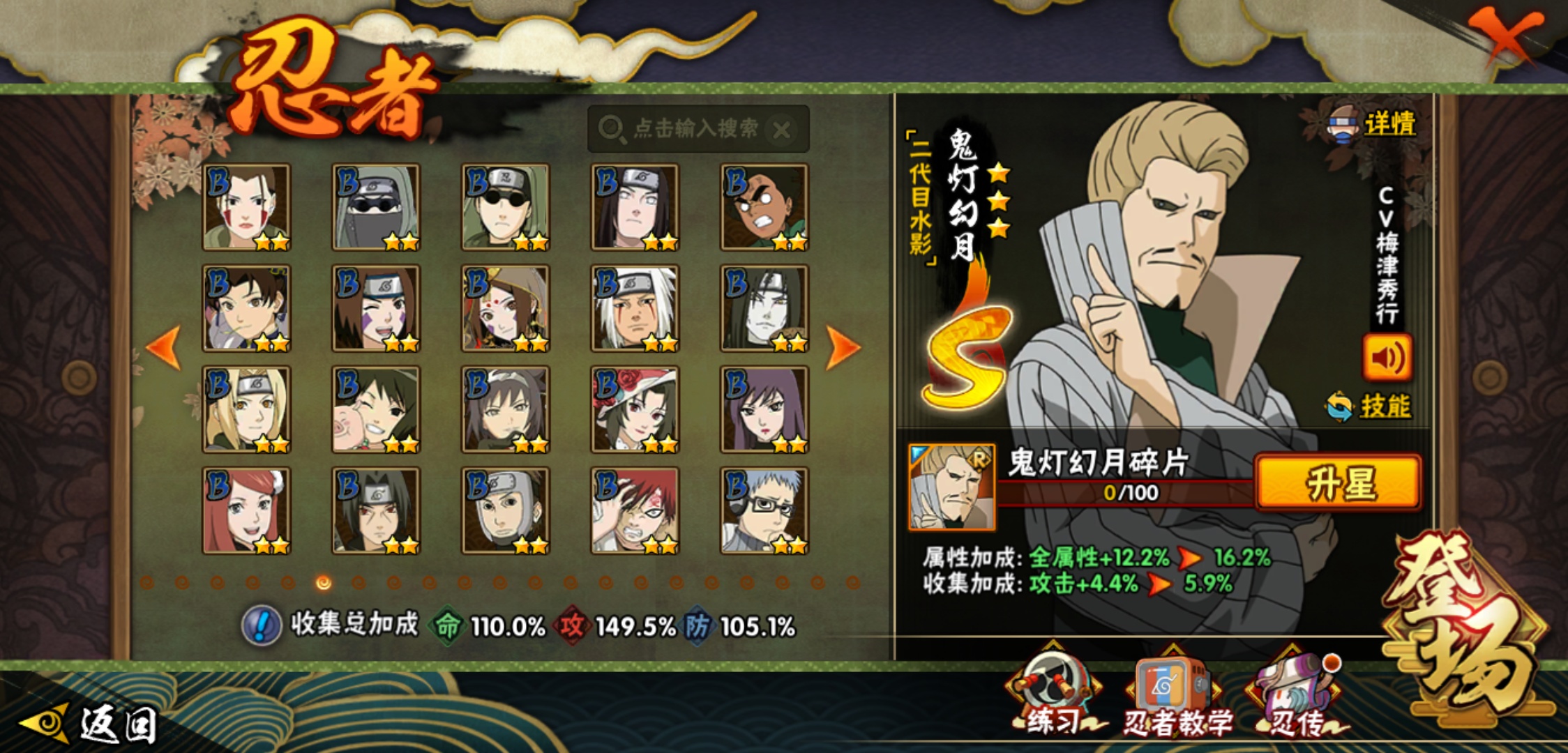Close the ninja screen with red X

click(x=1505, y=35)
